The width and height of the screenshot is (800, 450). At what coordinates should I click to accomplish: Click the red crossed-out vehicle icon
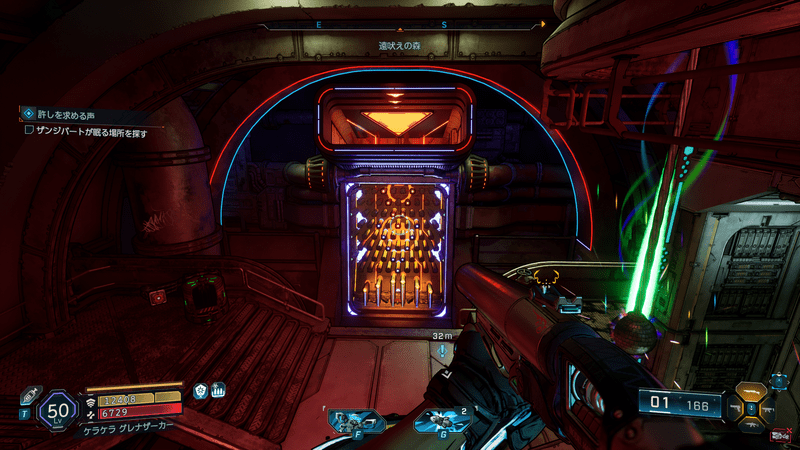(779, 435)
